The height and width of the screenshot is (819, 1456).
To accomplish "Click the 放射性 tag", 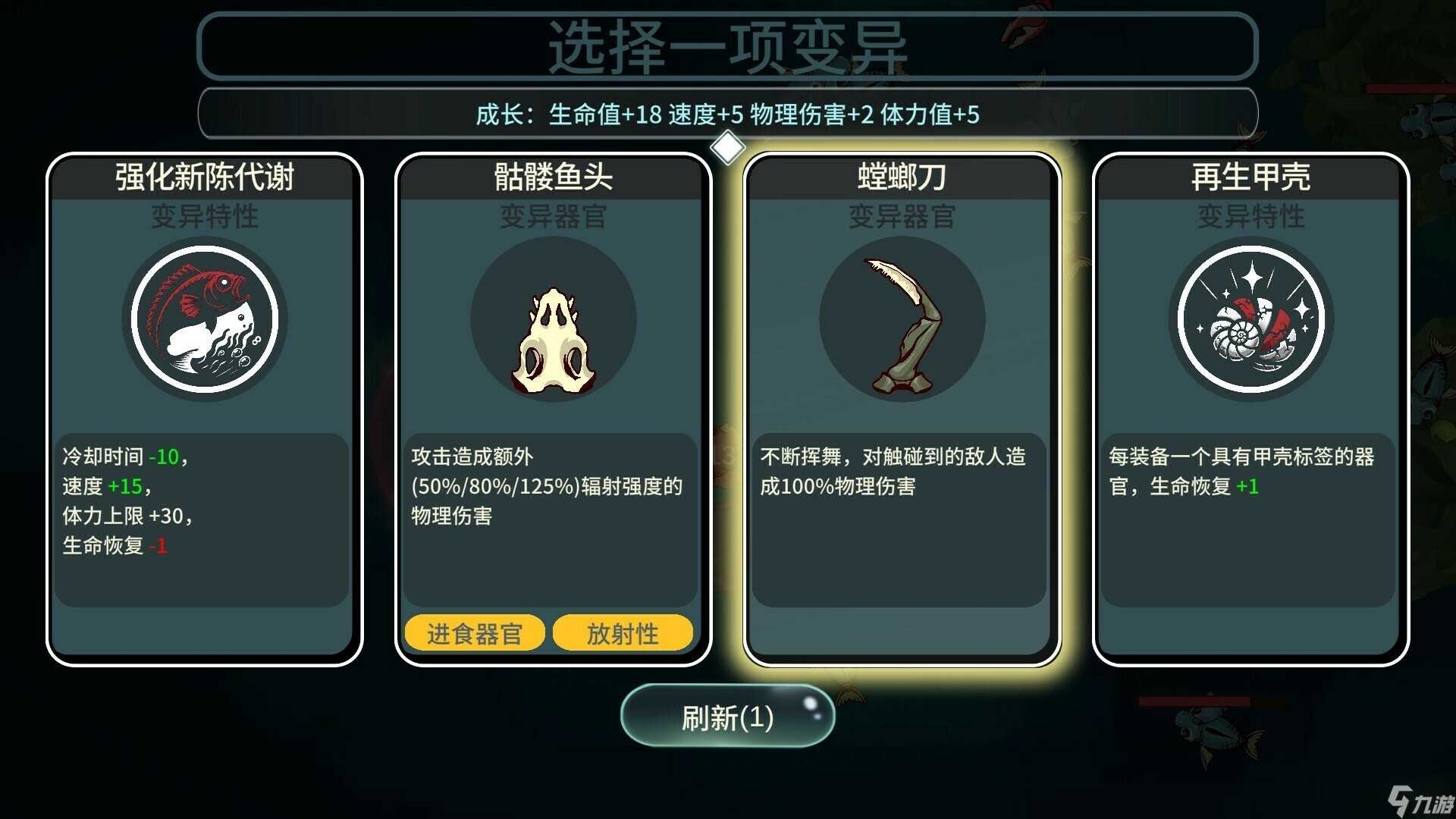I will tap(622, 632).
